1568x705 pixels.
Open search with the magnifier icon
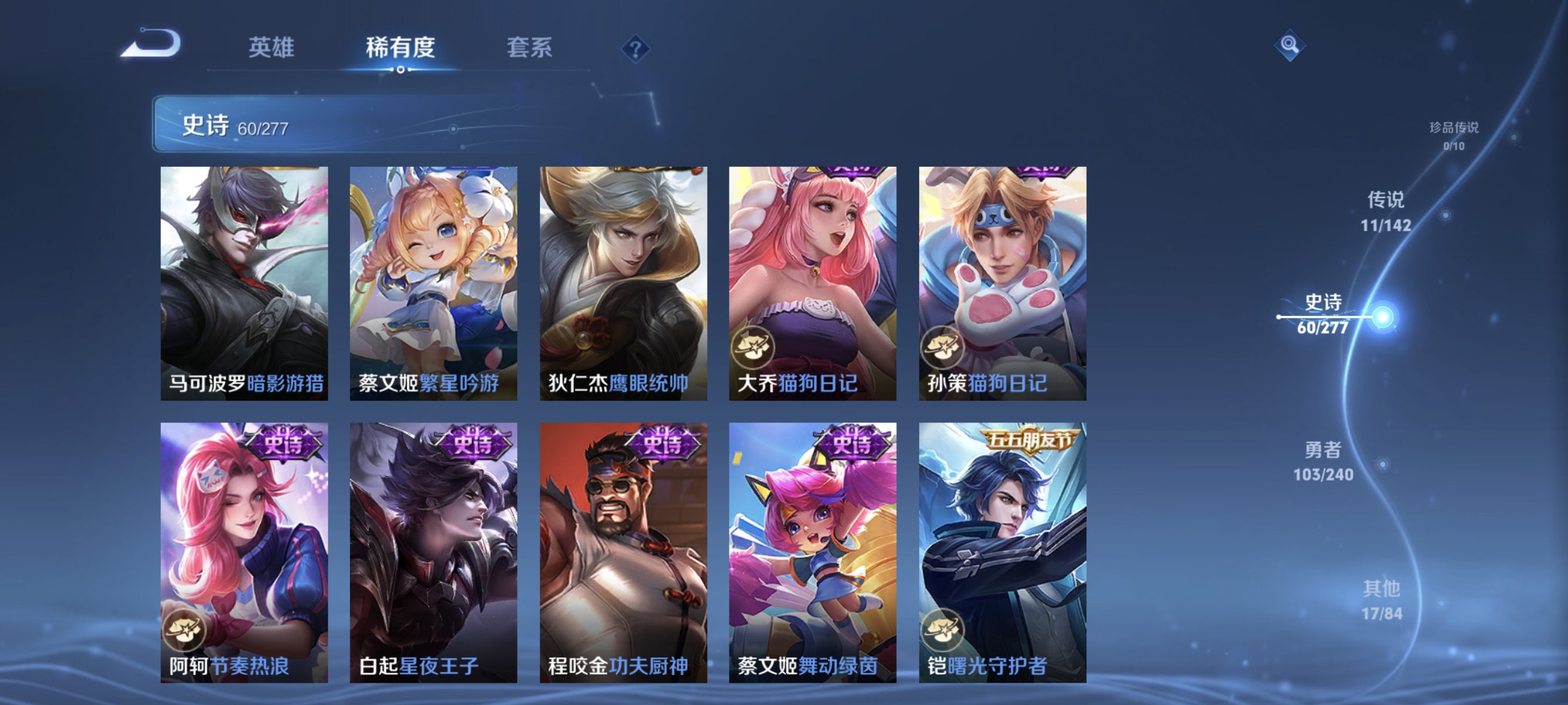coord(1291,45)
